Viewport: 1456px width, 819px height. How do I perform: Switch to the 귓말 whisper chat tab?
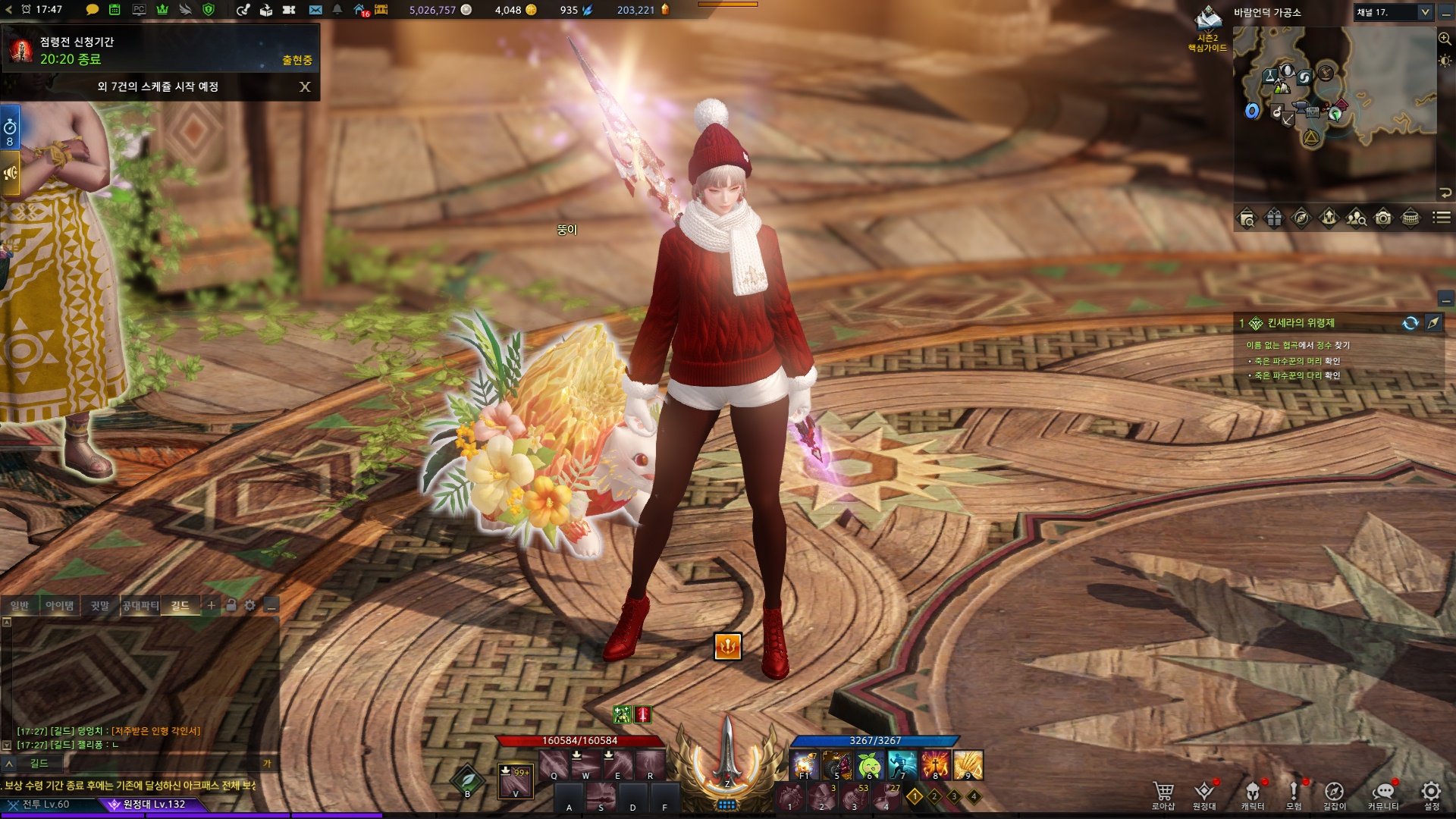pyautogui.click(x=100, y=605)
